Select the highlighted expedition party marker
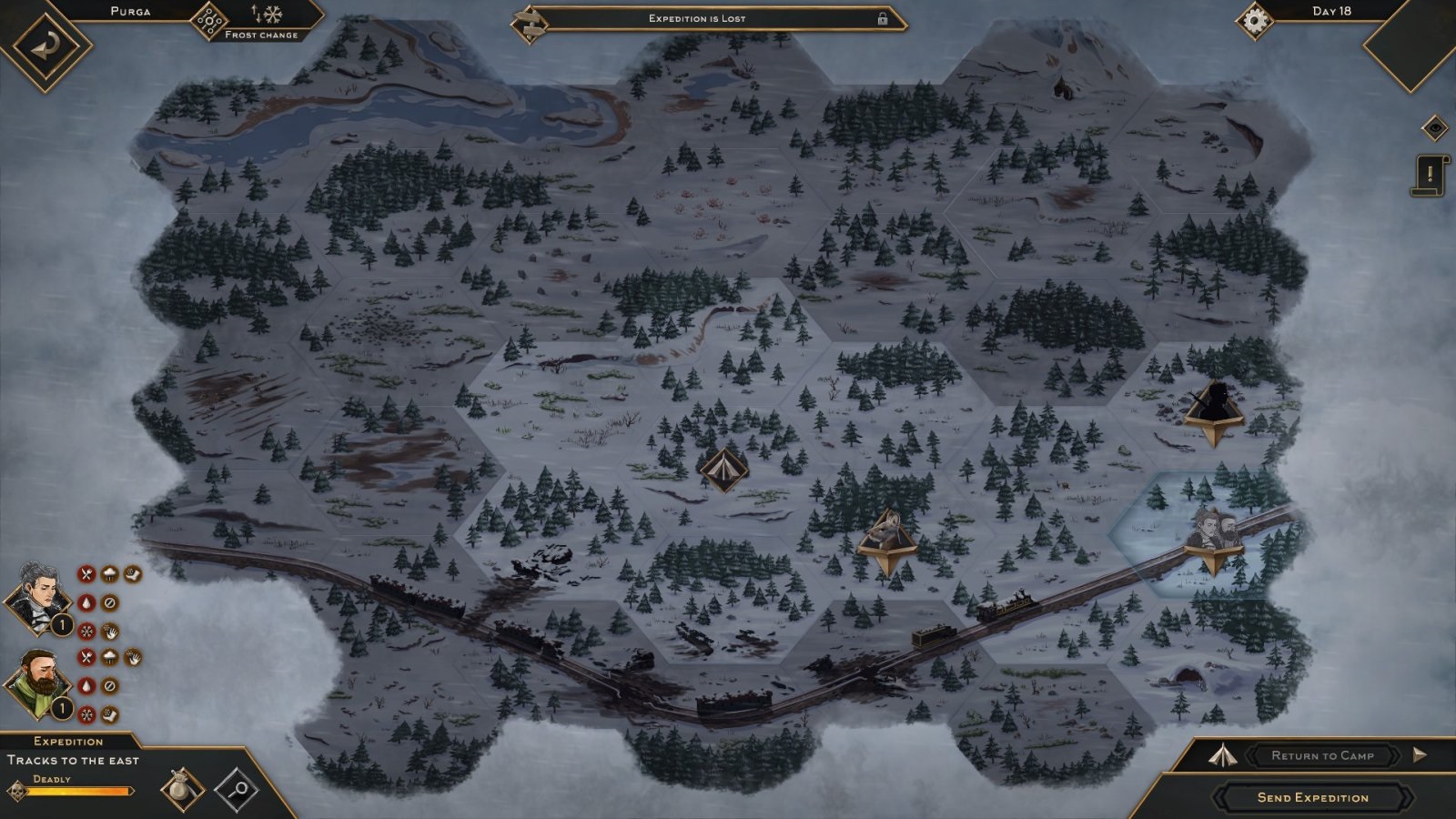Viewport: 1456px width, 819px height. click(1215, 536)
